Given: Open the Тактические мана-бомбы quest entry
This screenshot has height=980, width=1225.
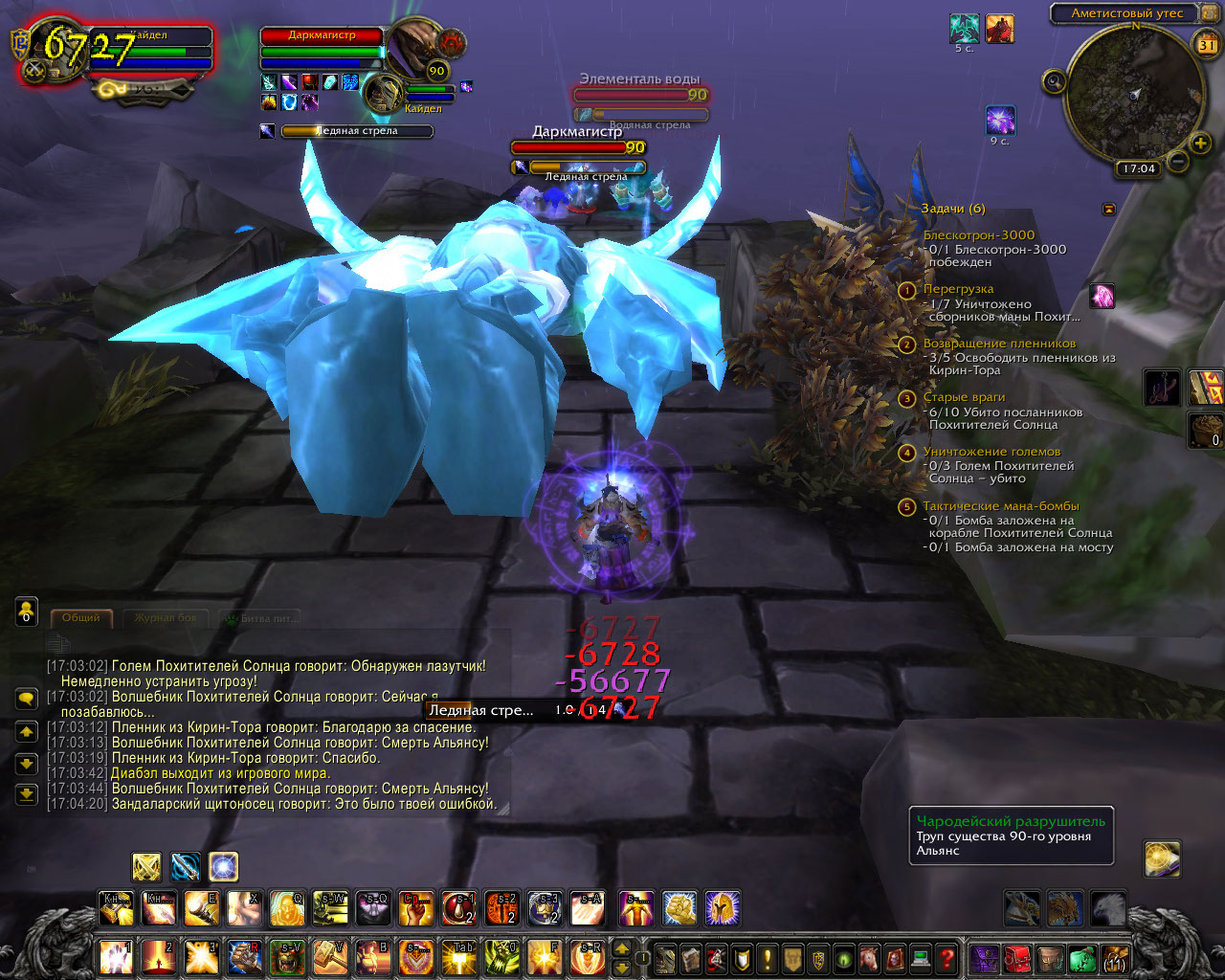Looking at the screenshot, I should coord(1000,506).
